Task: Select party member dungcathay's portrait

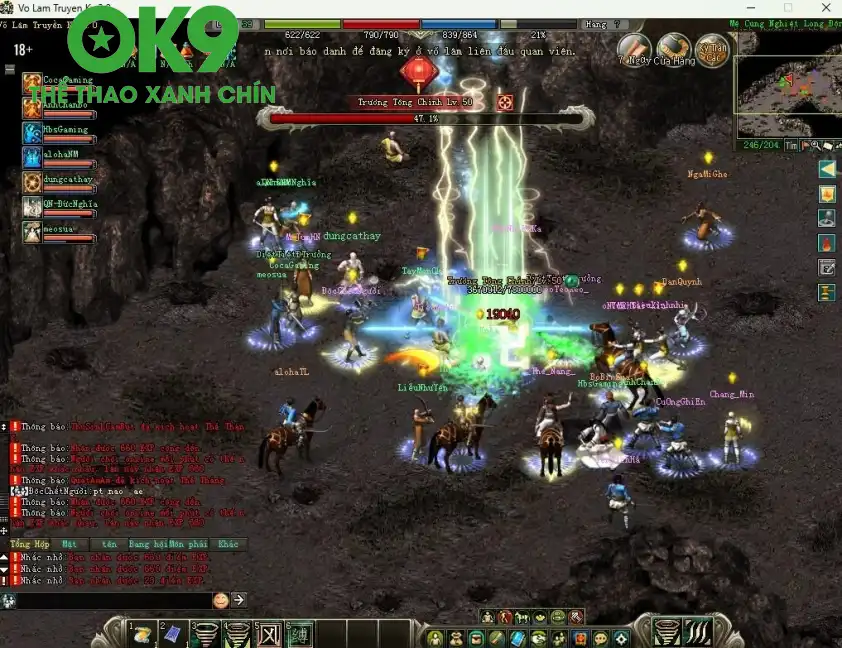Action: coord(31,182)
